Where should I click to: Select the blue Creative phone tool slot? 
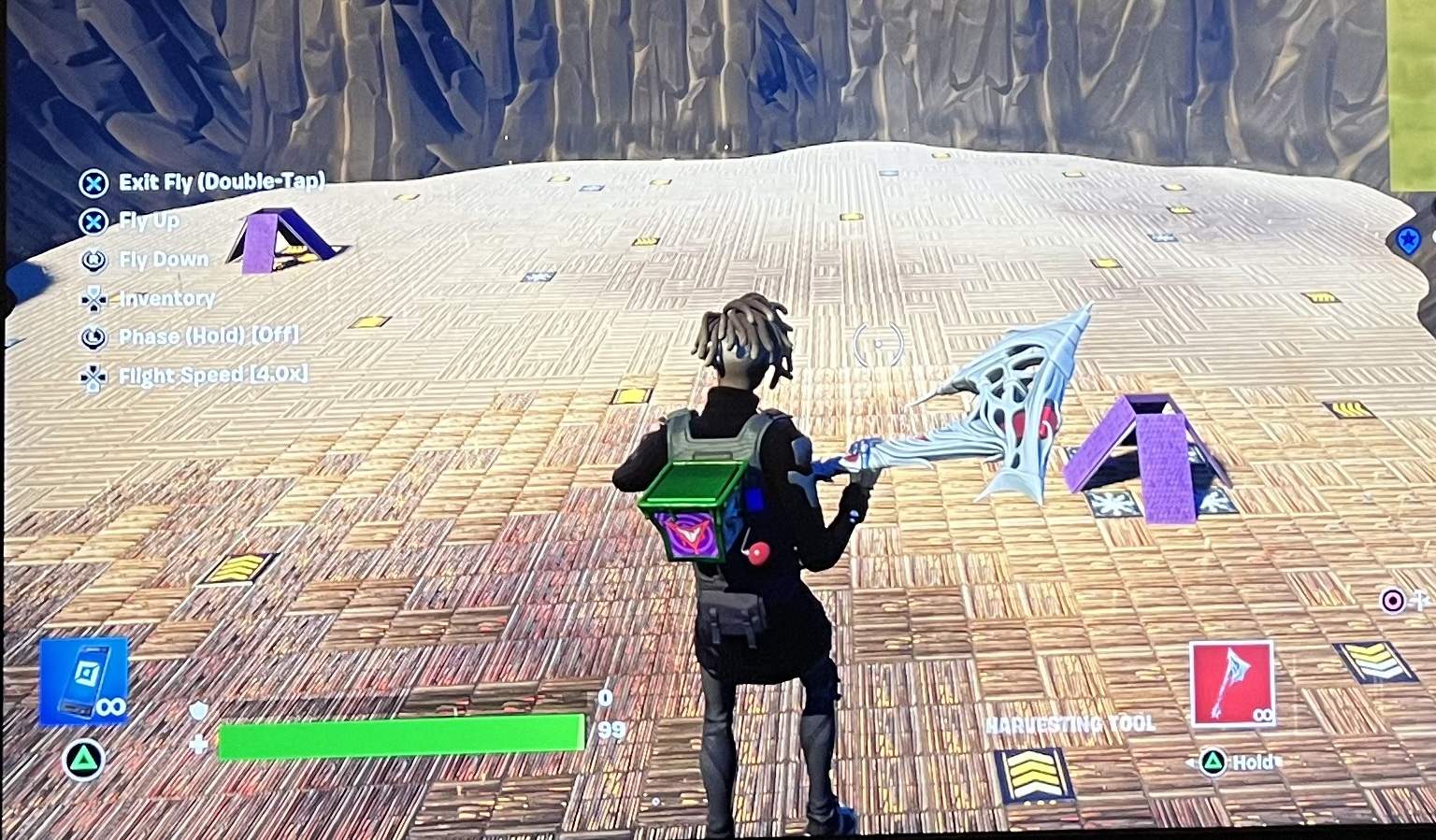tap(84, 680)
